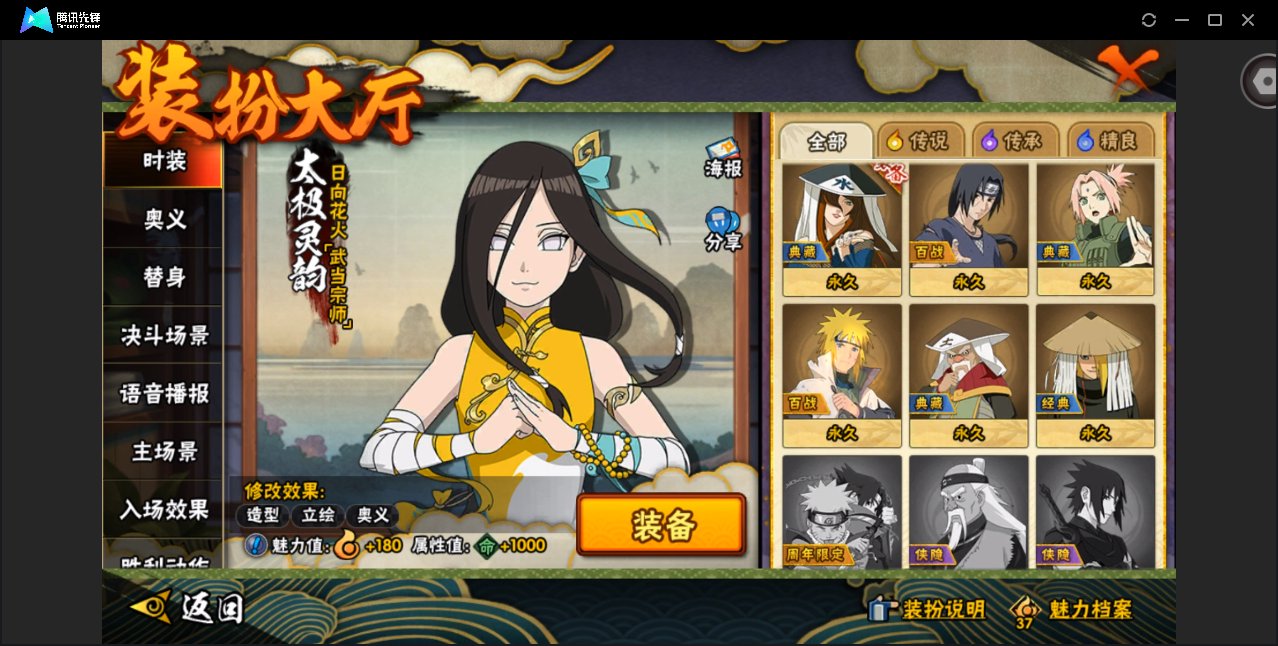Choose the 入场效果 entrance effect entry
This screenshot has height=646, width=1278.
(163, 509)
